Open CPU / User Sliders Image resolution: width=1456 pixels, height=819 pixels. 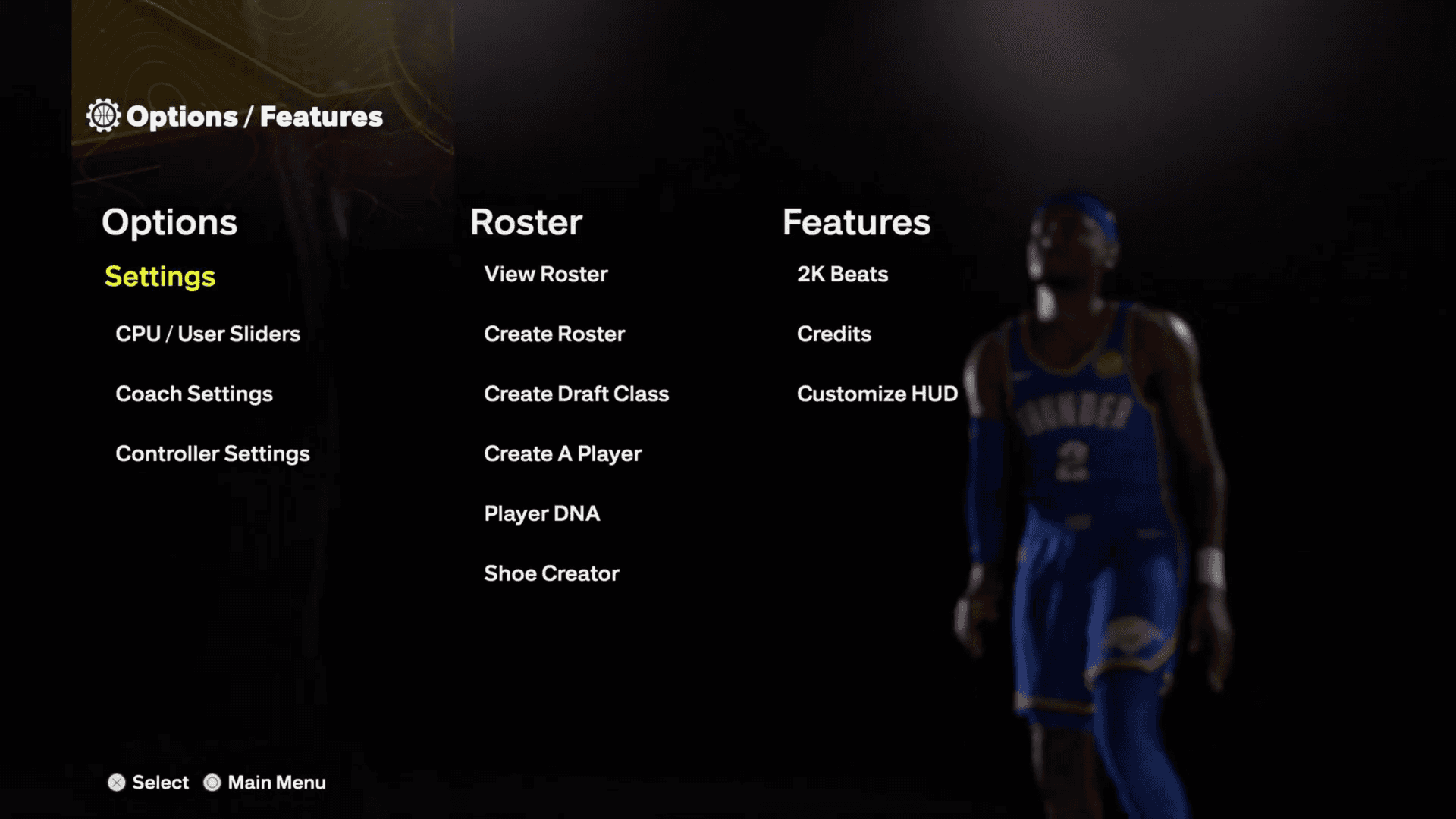point(207,334)
